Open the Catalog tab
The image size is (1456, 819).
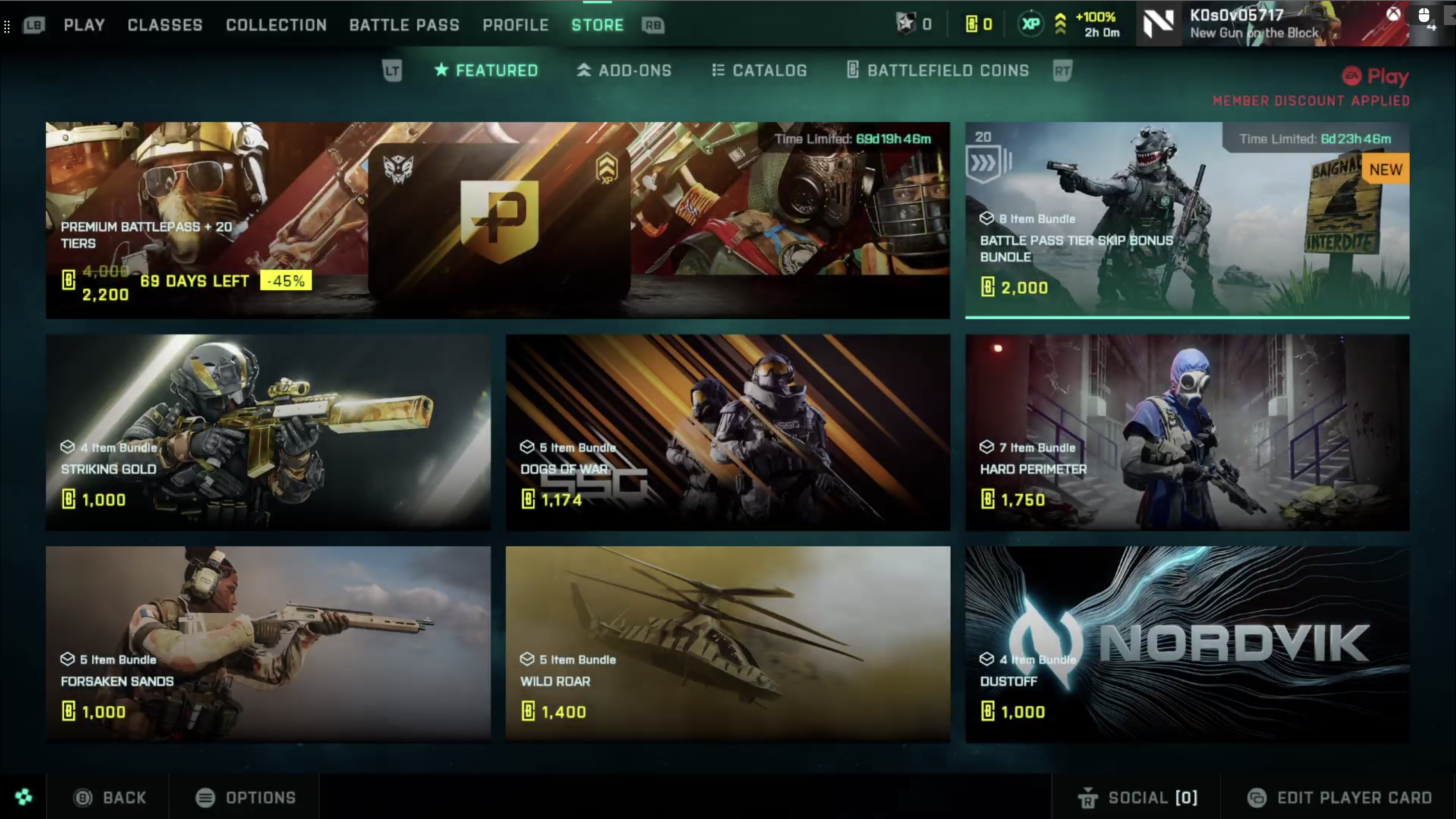(759, 71)
